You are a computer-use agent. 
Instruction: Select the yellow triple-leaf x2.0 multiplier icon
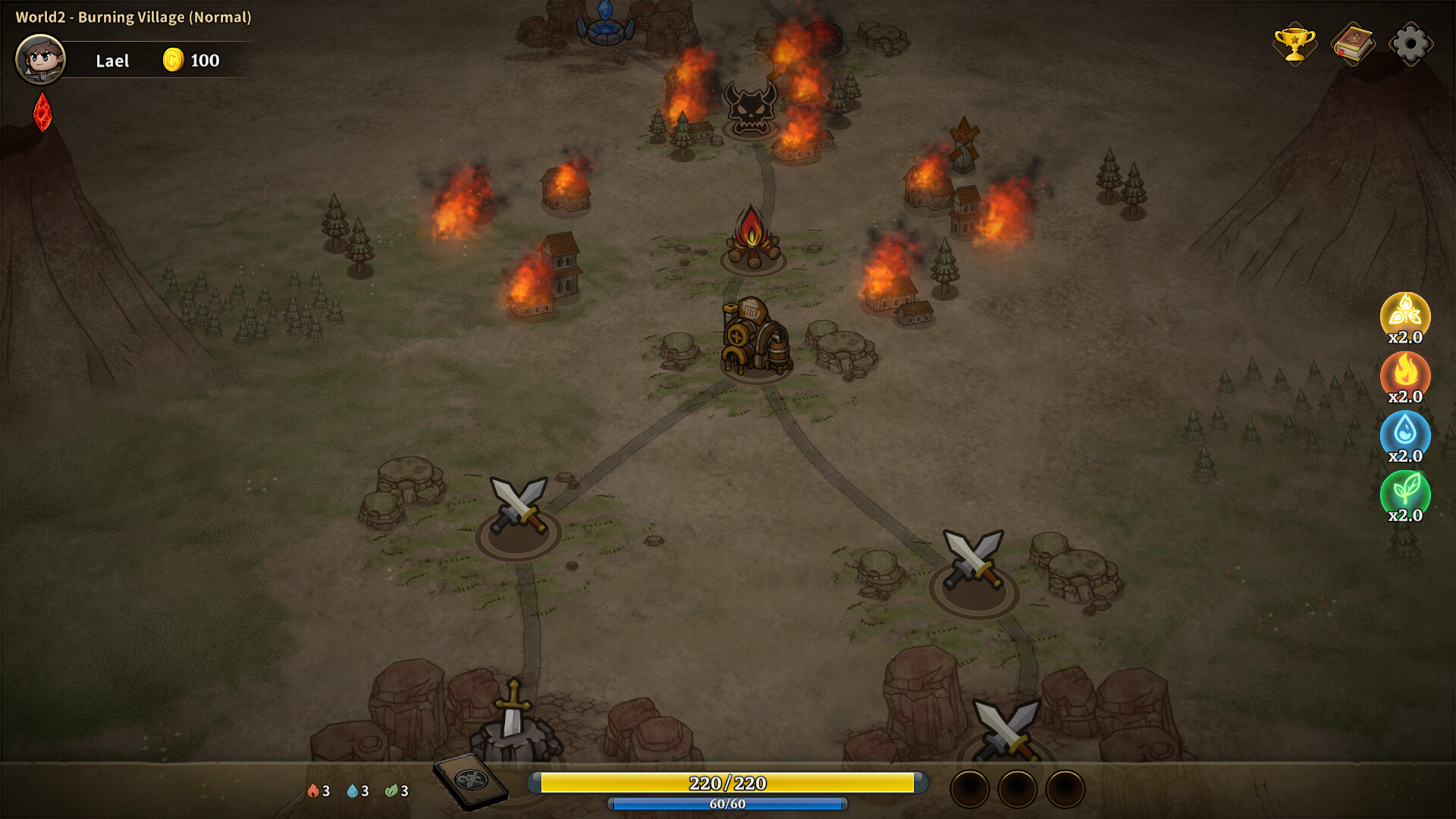click(x=1405, y=314)
